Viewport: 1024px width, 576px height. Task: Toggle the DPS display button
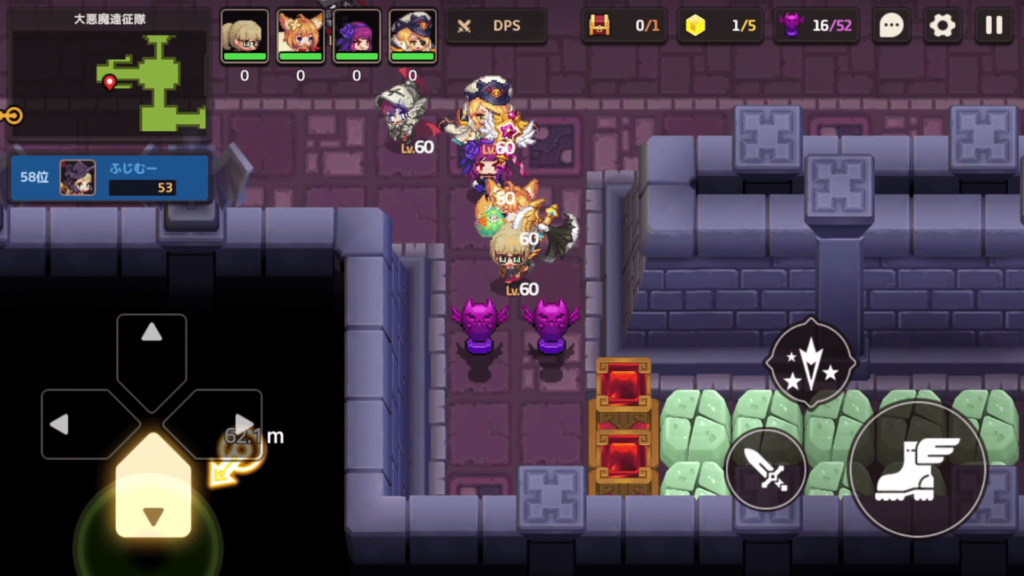[x=496, y=26]
